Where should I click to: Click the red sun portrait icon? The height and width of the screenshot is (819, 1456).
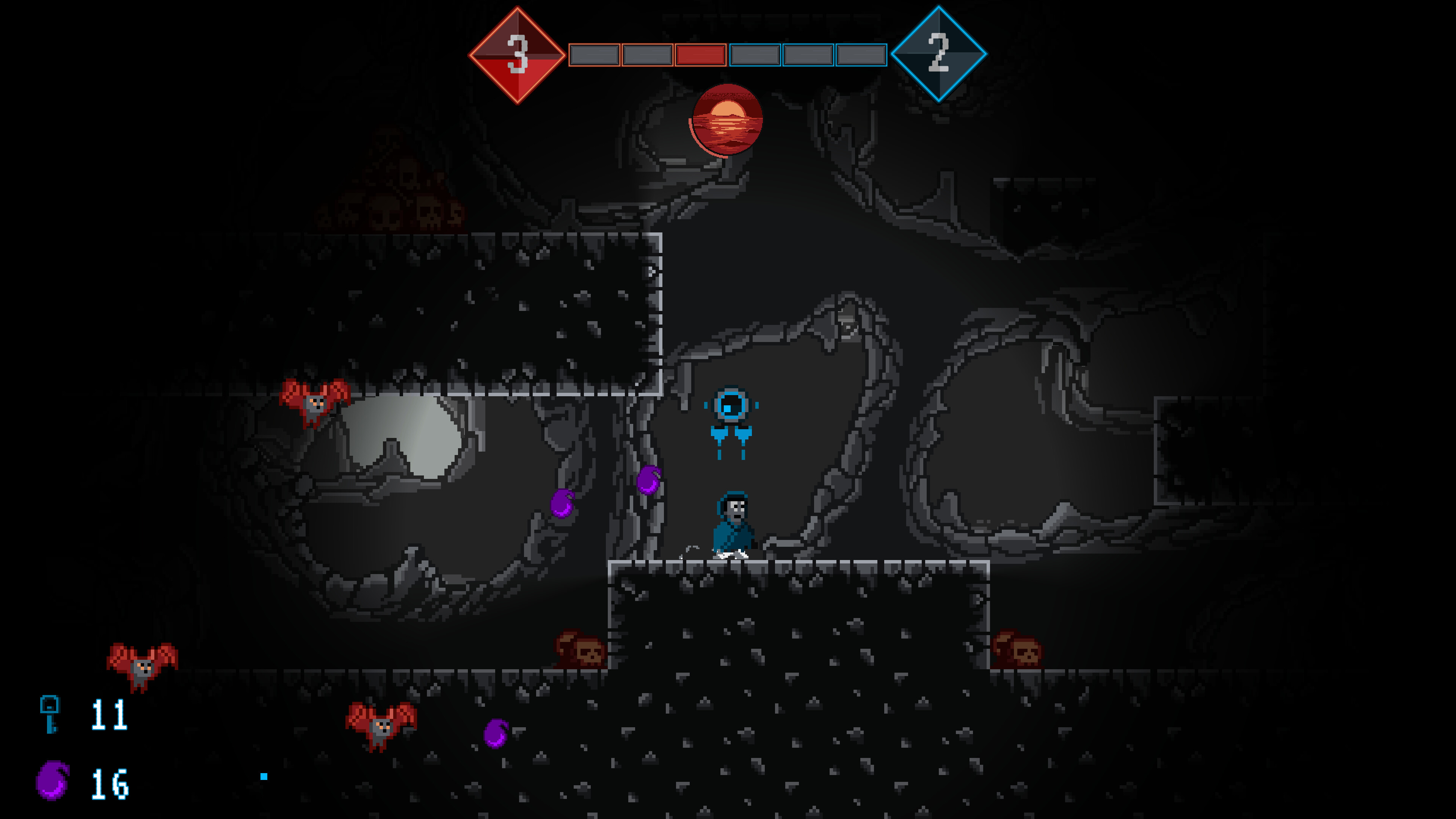coord(725,121)
